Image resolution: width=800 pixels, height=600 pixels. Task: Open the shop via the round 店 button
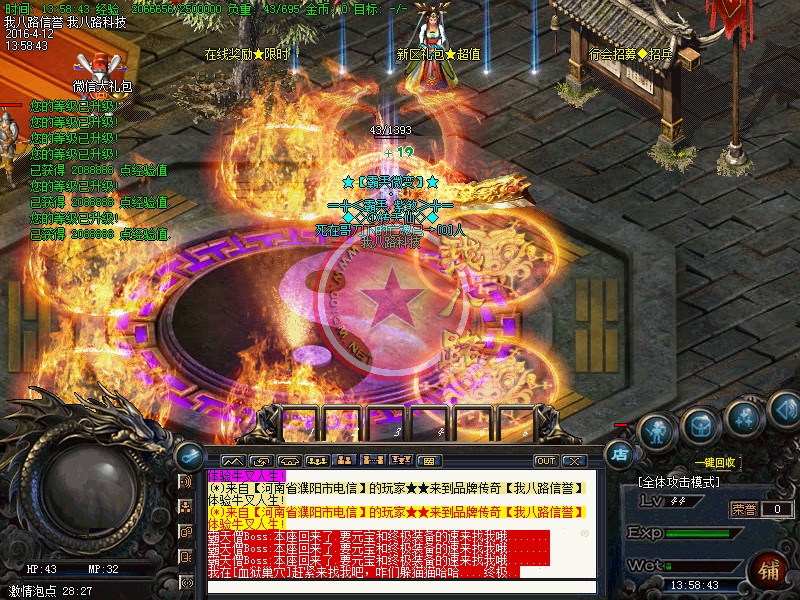[x=620, y=453]
